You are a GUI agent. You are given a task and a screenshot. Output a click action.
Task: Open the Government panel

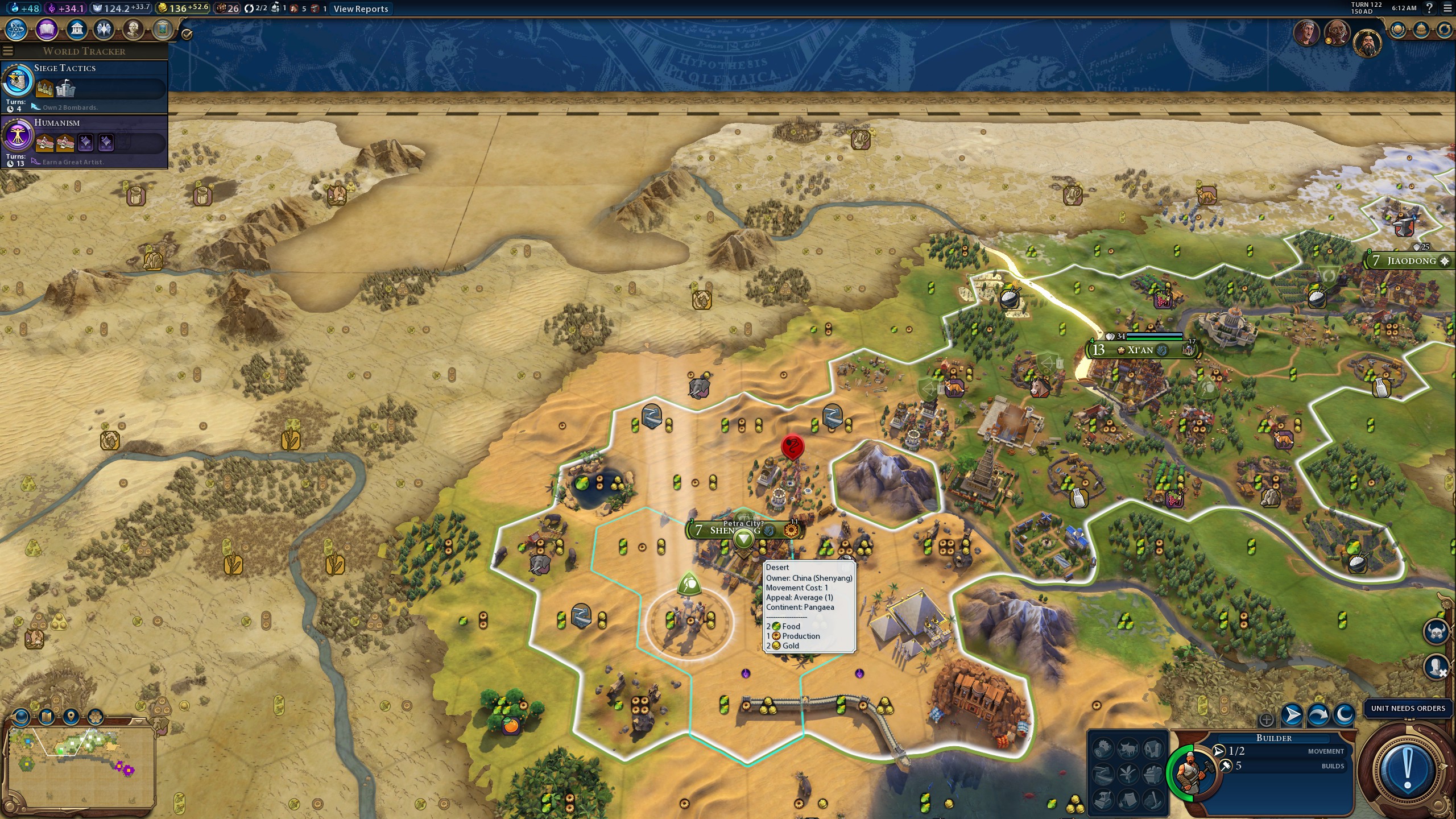(x=76, y=30)
